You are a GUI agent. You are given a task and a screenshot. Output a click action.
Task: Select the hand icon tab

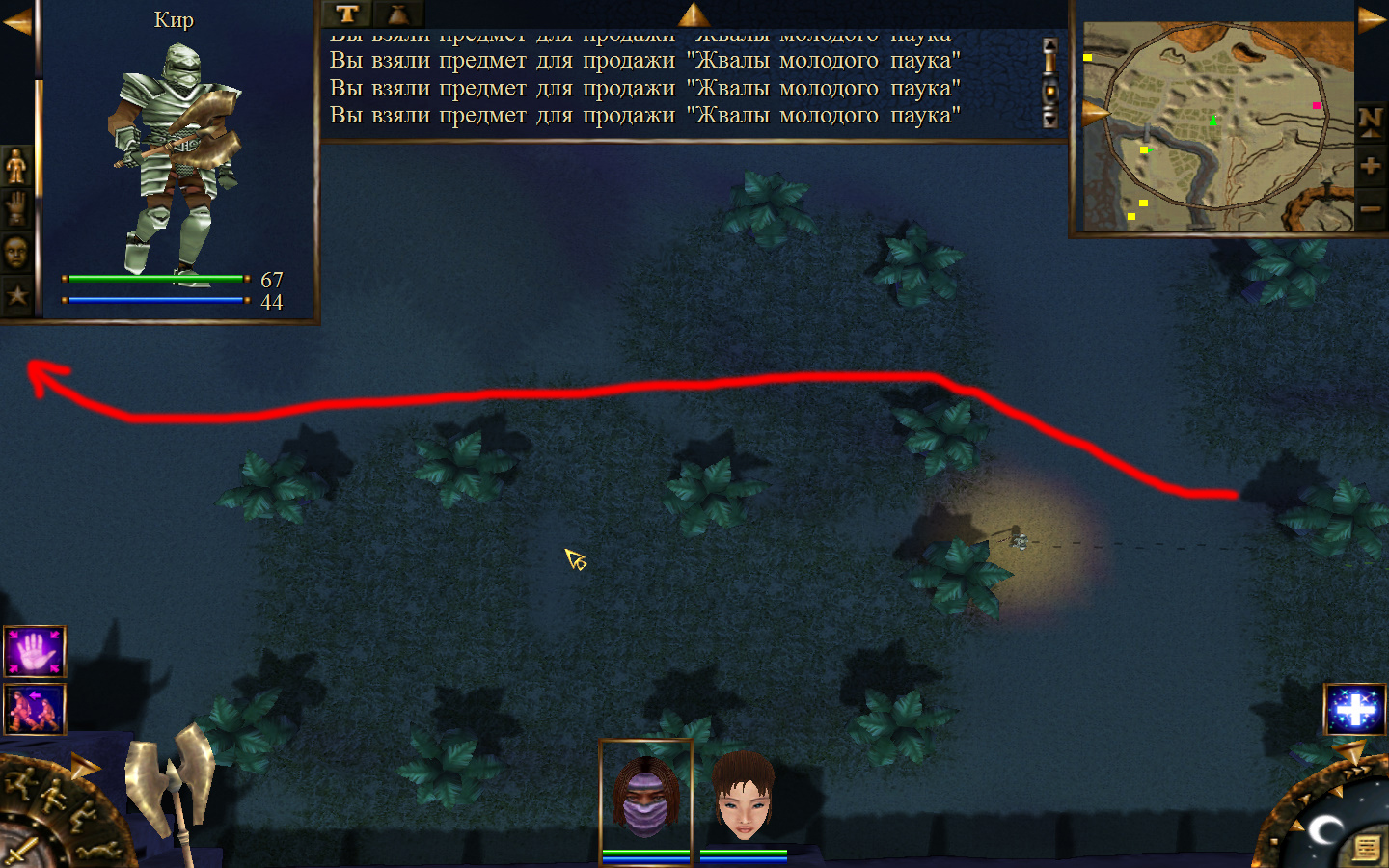coord(16,208)
